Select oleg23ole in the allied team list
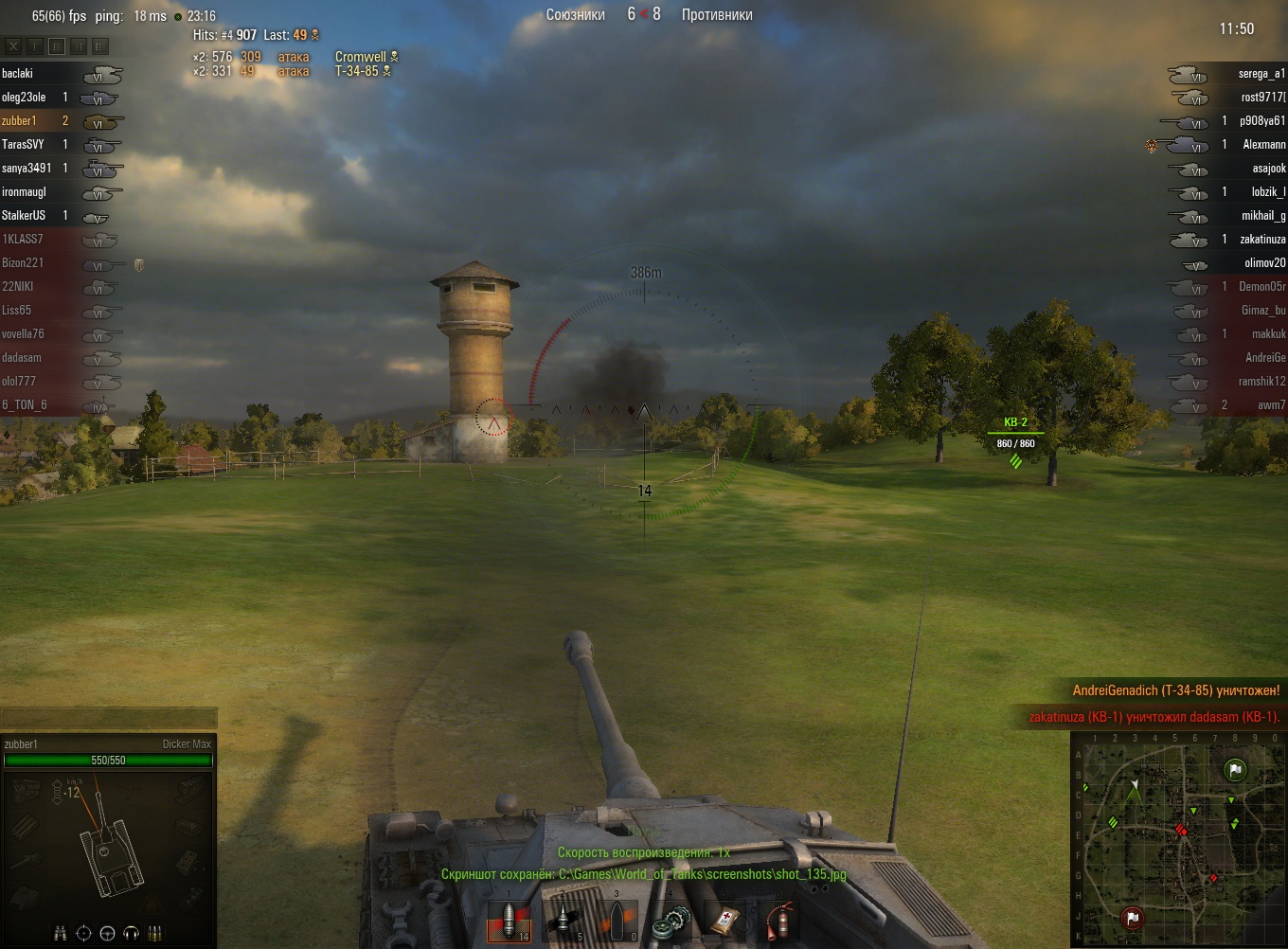The height and width of the screenshot is (949, 1288). click(x=24, y=97)
